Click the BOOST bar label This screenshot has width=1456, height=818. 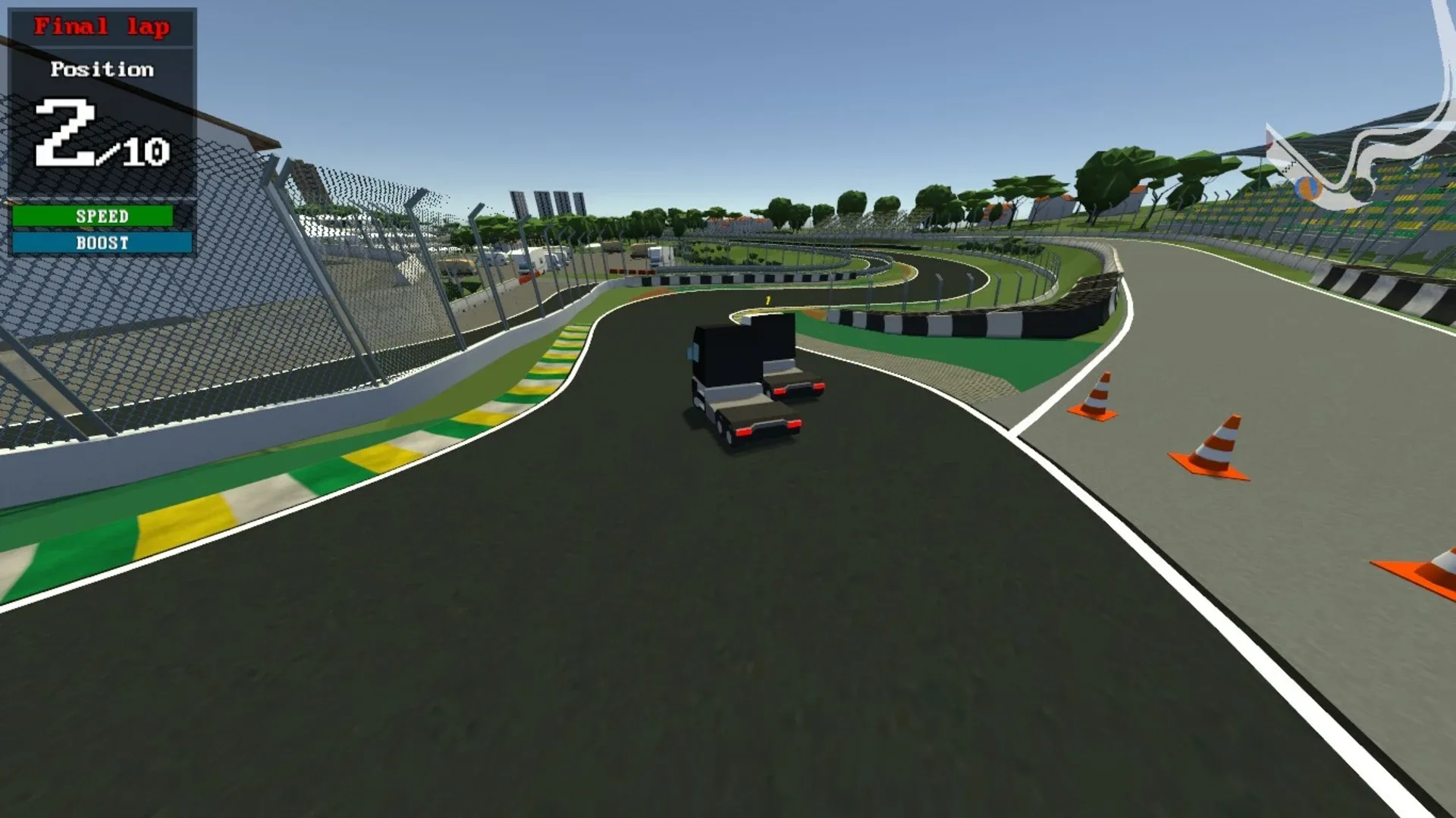pyautogui.click(x=102, y=243)
